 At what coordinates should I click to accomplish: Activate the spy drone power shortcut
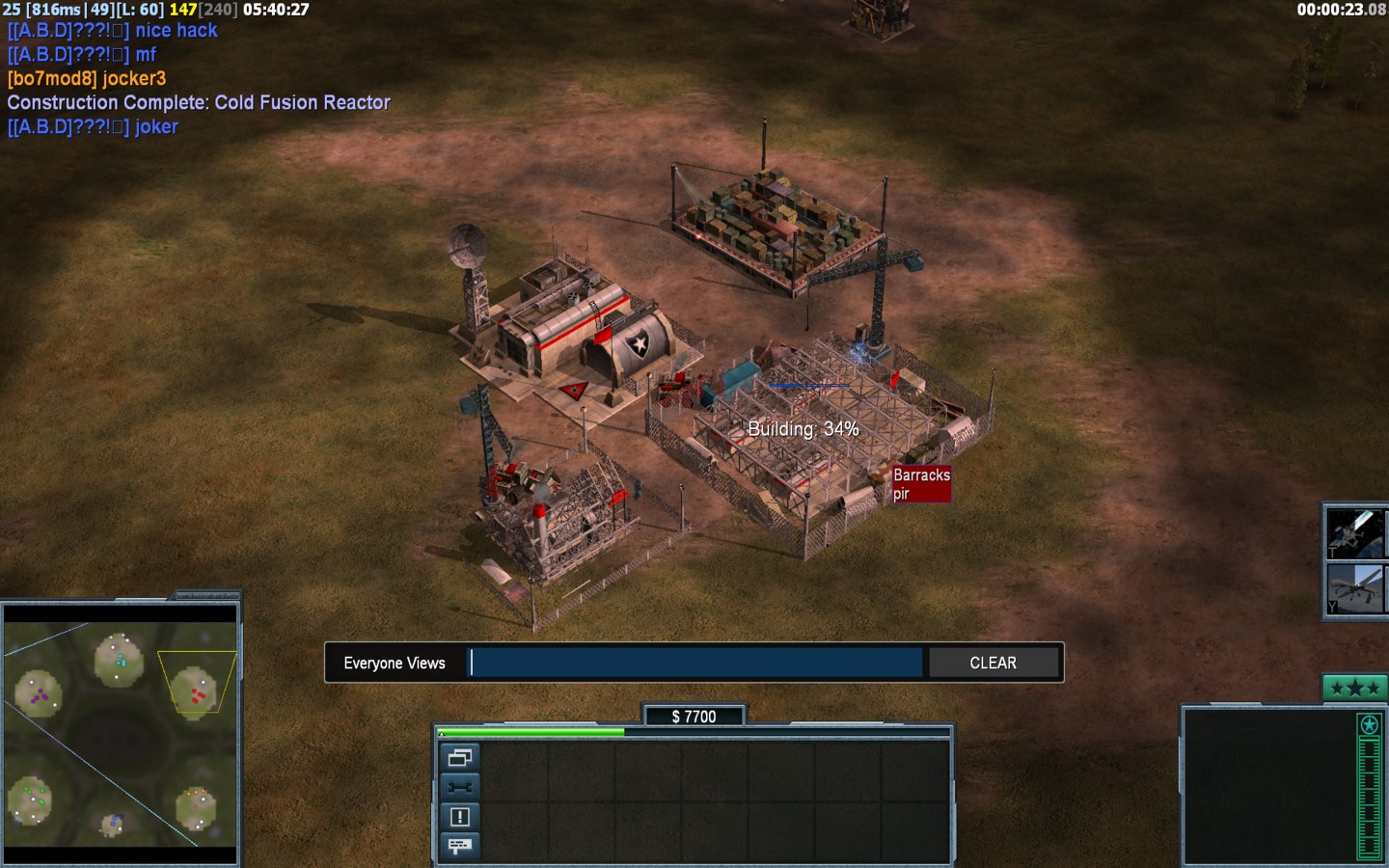1355,589
